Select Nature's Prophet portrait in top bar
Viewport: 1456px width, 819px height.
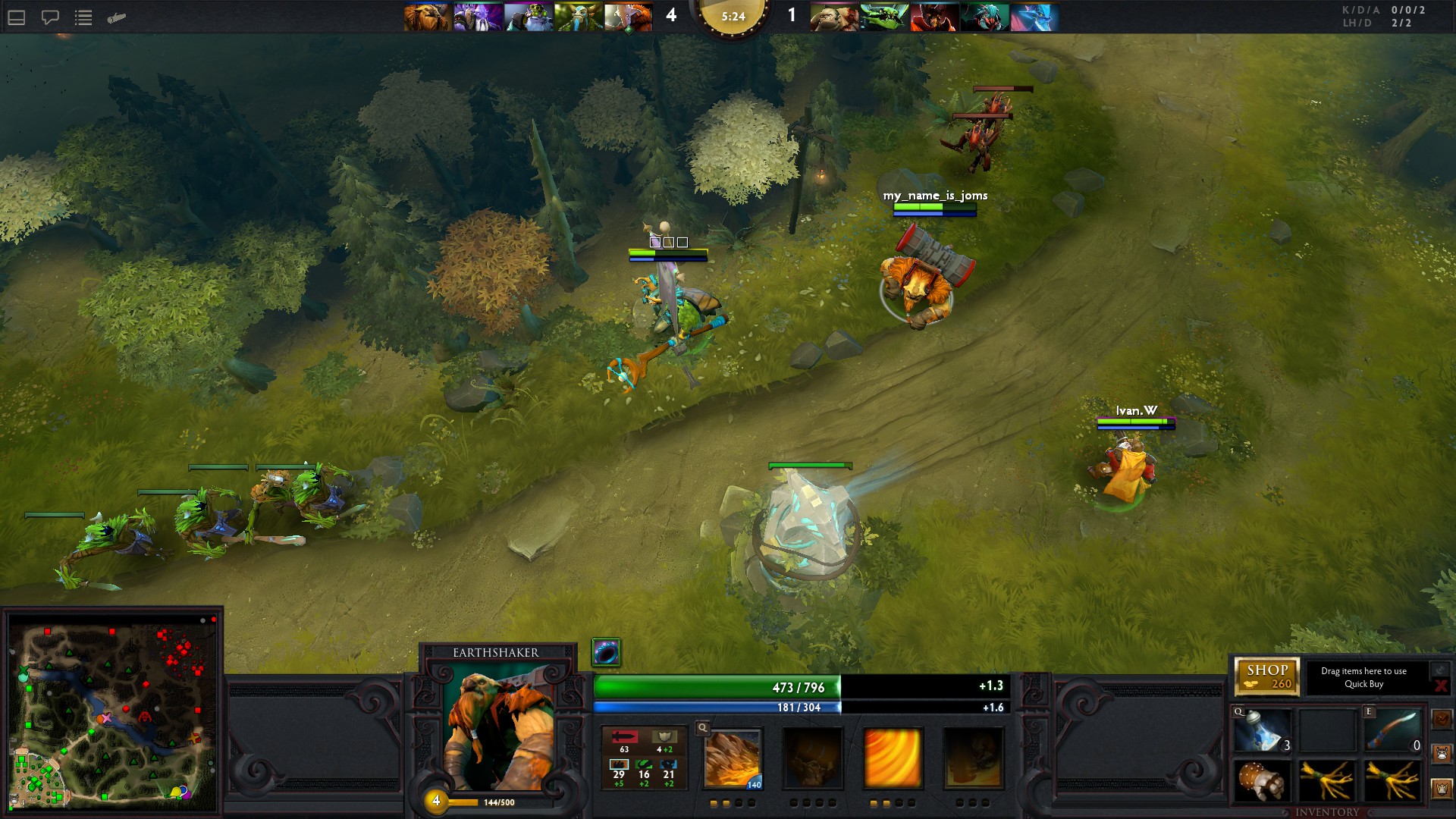coord(578,17)
